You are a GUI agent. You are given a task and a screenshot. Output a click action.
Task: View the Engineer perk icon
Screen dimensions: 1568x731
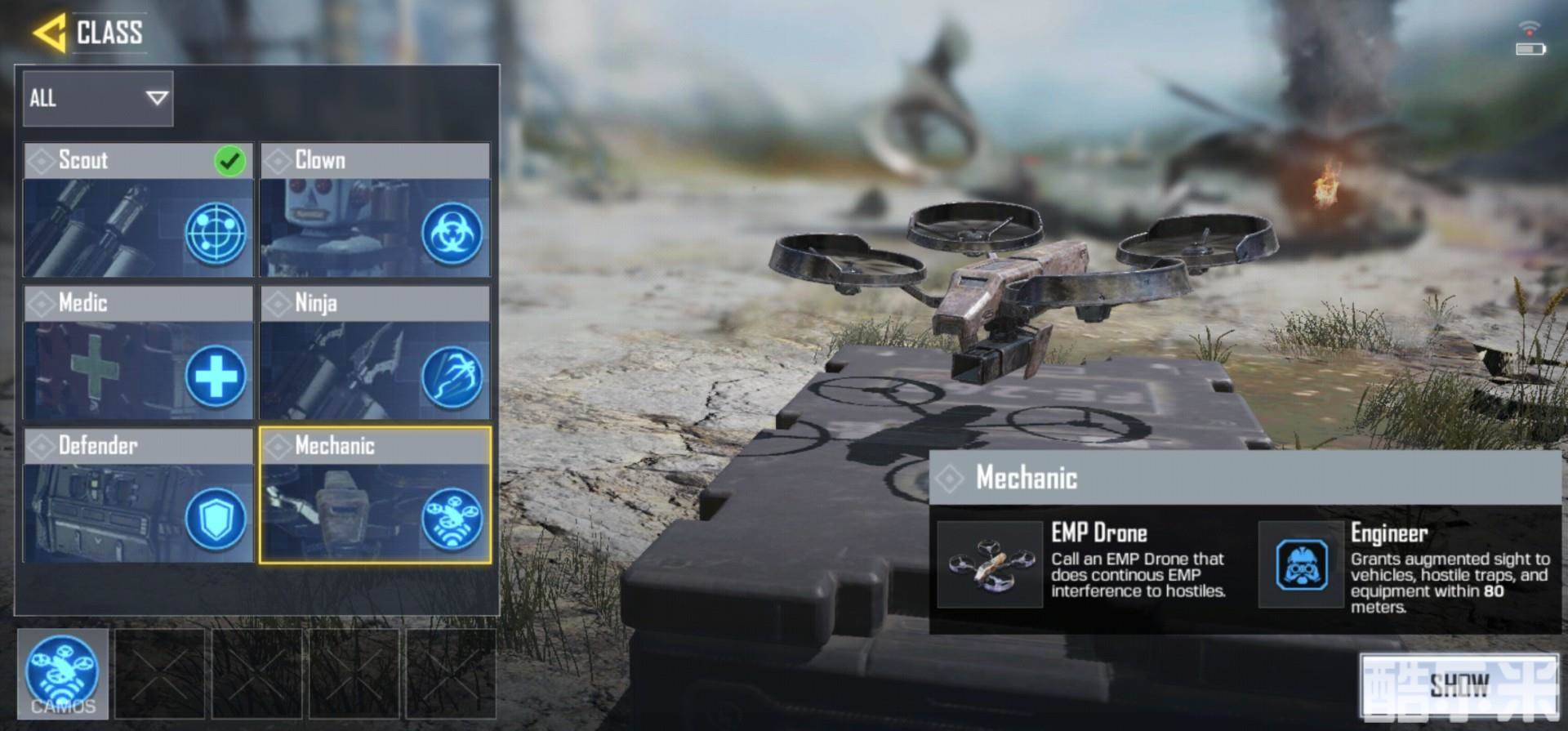click(x=1301, y=564)
